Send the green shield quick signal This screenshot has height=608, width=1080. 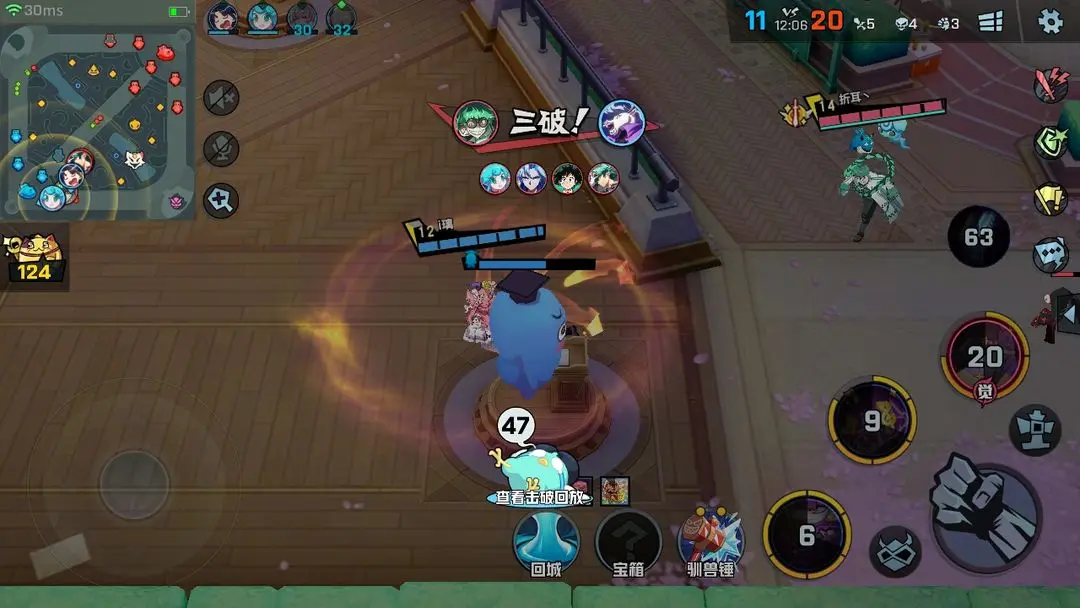1050,142
